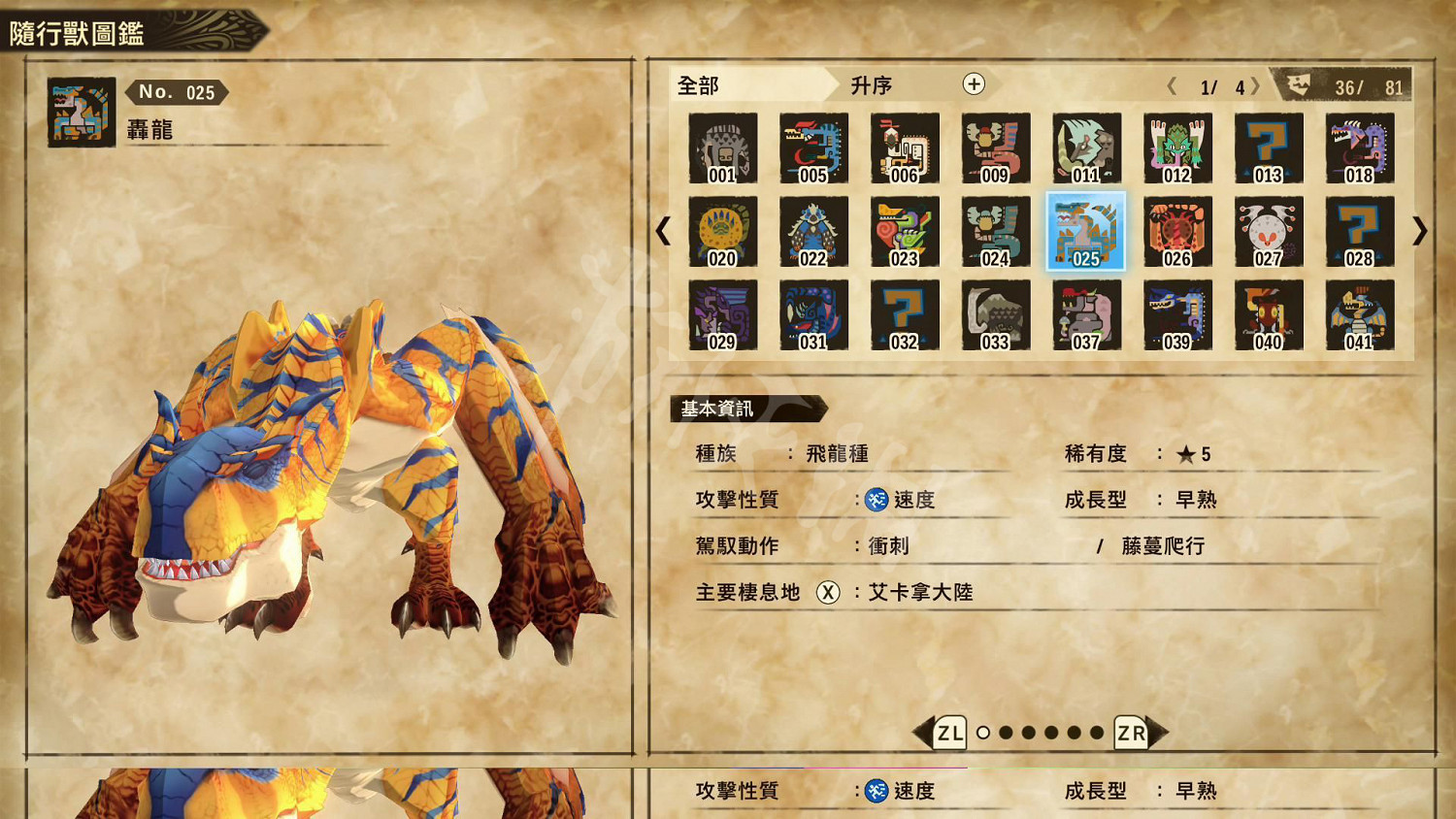
Task: Open entry 006, the cork-headed monster icon
Action: pyautogui.click(x=904, y=148)
